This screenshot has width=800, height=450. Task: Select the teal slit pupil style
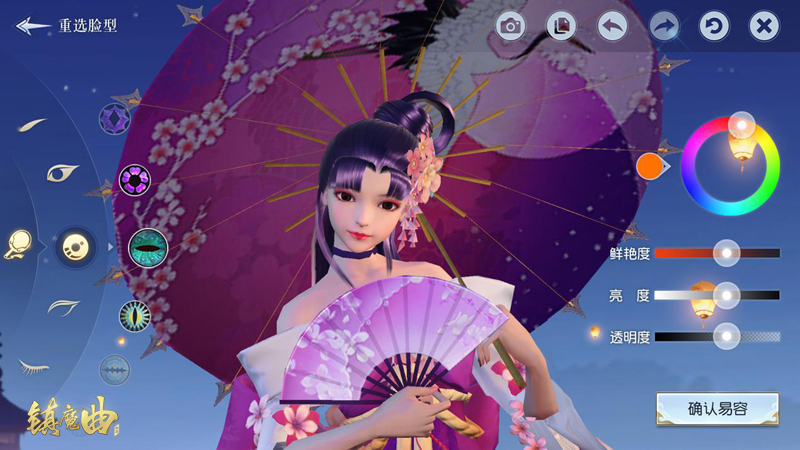point(148,243)
